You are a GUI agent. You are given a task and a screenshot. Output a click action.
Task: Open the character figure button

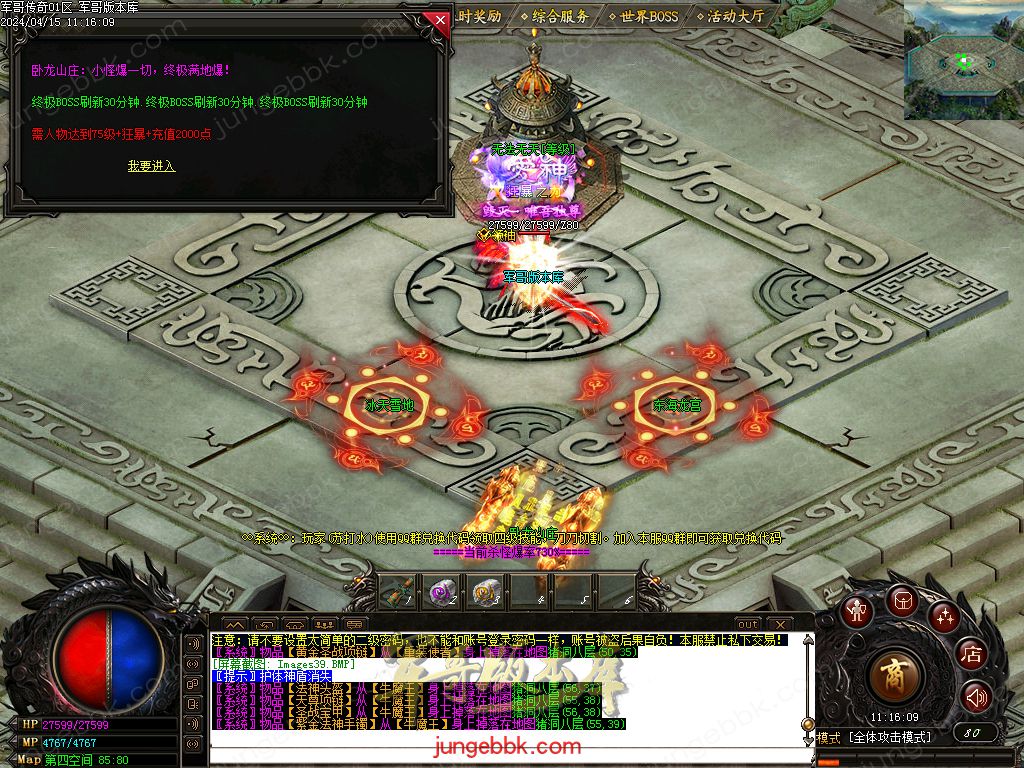856,611
